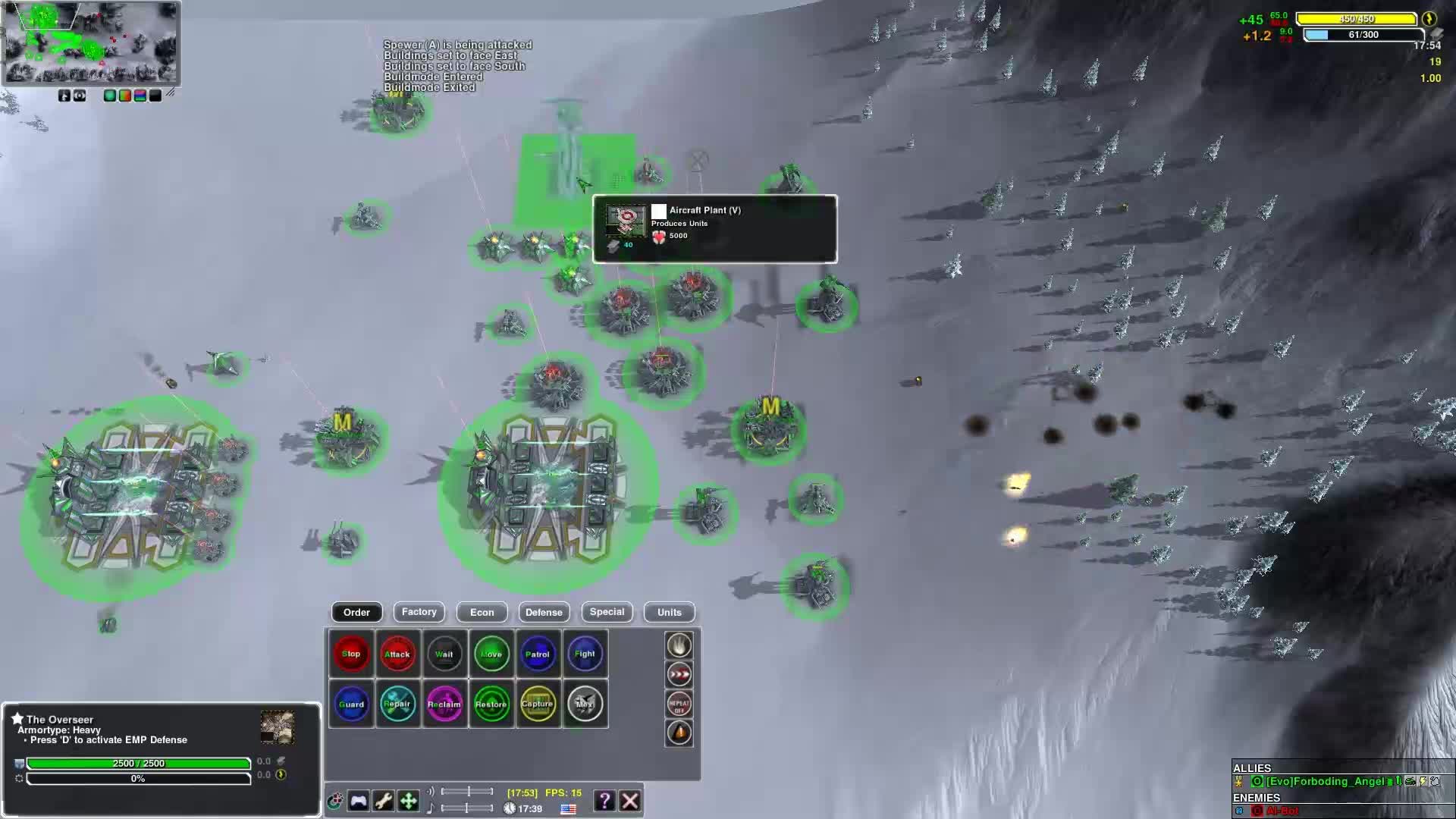Select the Guard order icon
Viewport: 1456px width, 819px height.
click(351, 704)
